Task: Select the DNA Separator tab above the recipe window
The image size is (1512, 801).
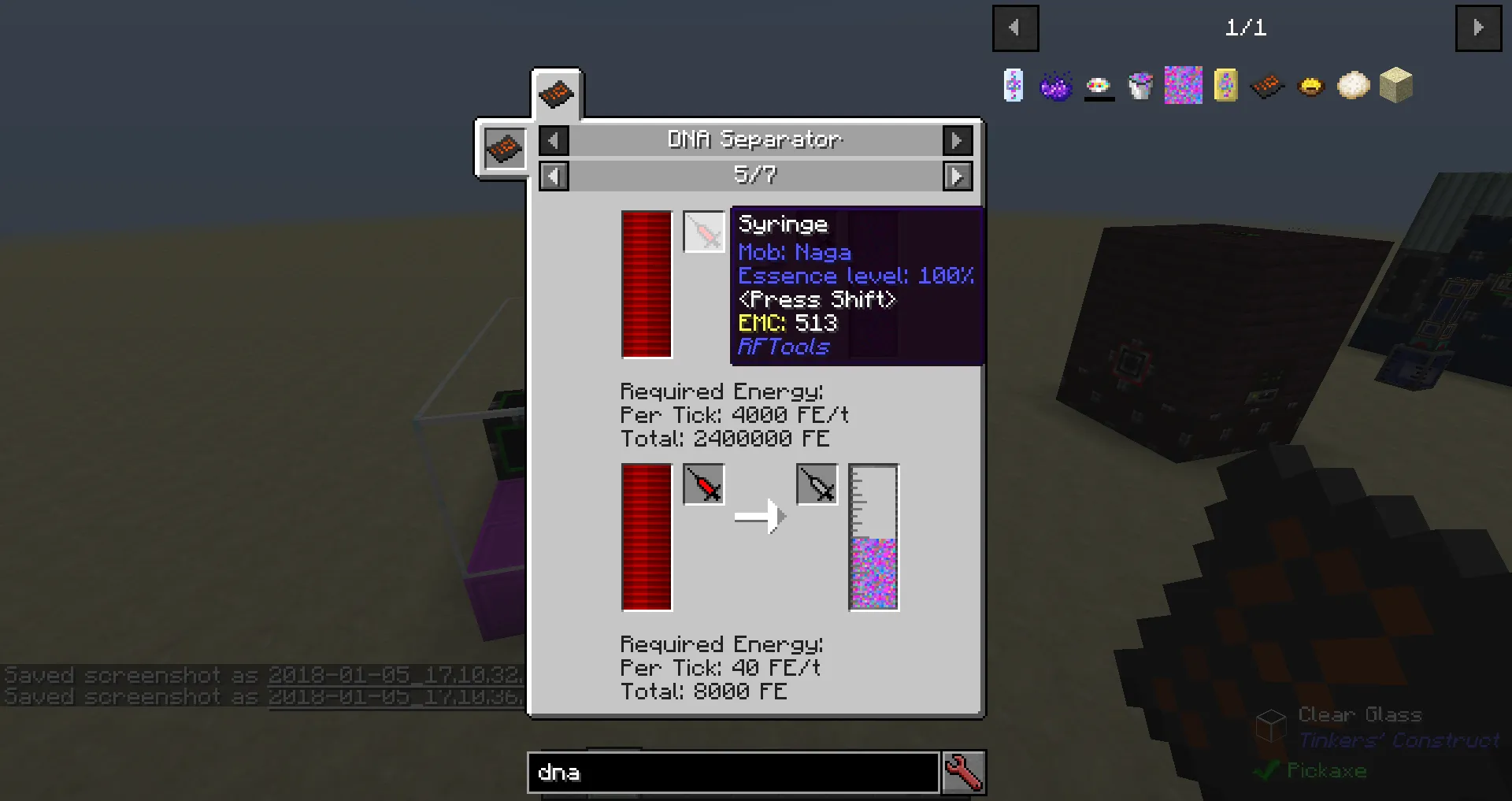Action: click(557, 93)
